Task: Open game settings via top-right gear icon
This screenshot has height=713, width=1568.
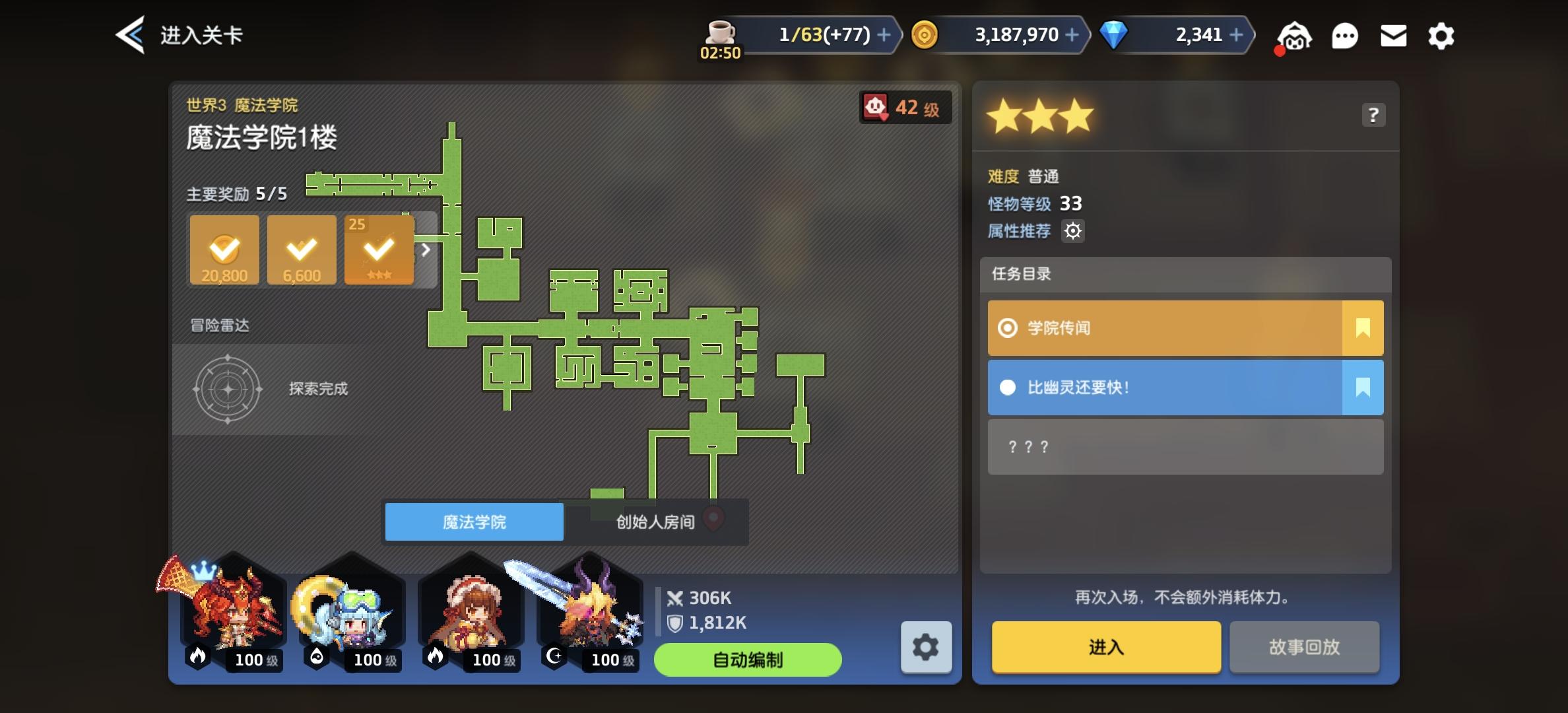Action: tap(1441, 36)
